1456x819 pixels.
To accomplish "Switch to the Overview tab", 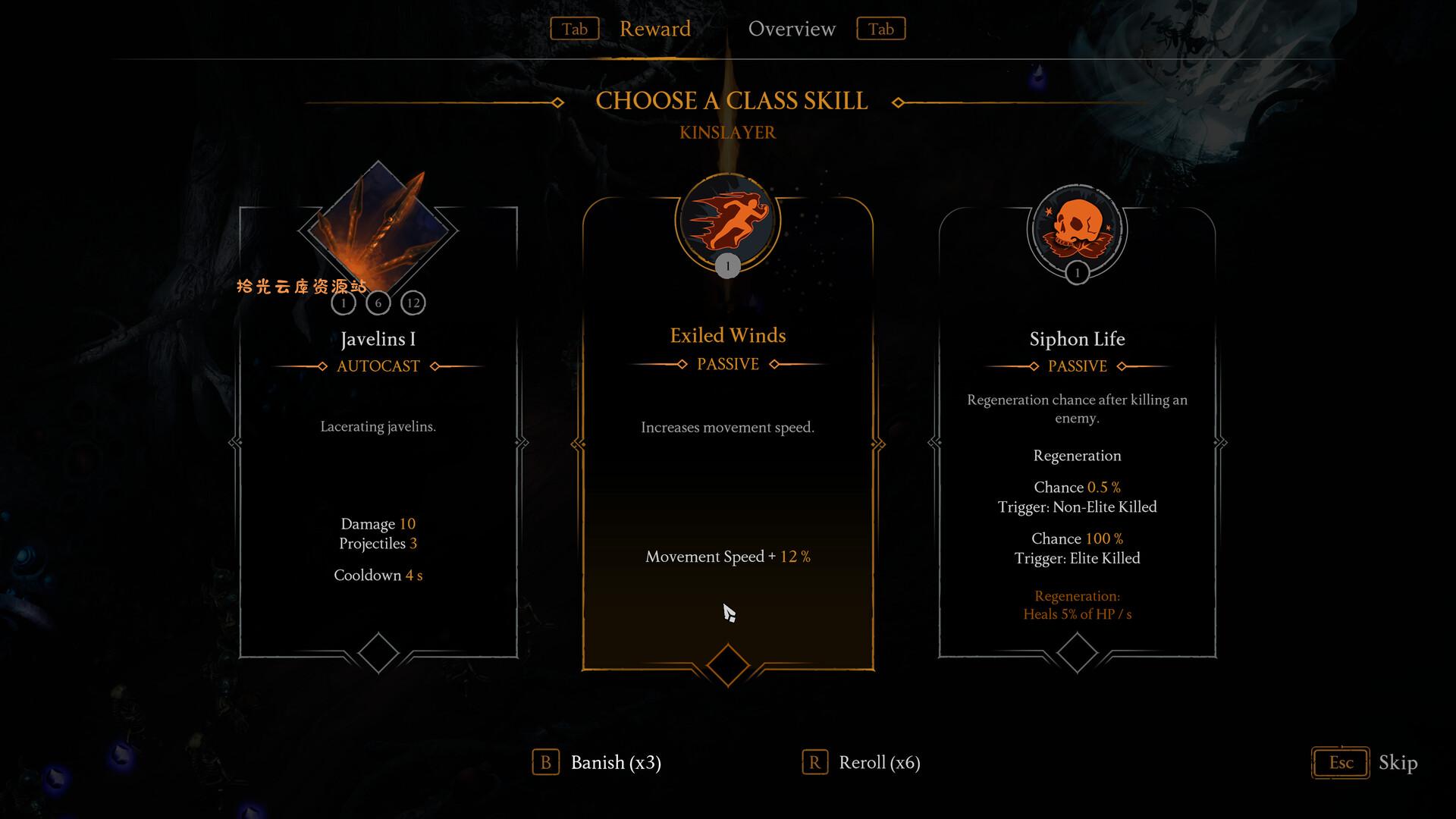I will 792,29.
